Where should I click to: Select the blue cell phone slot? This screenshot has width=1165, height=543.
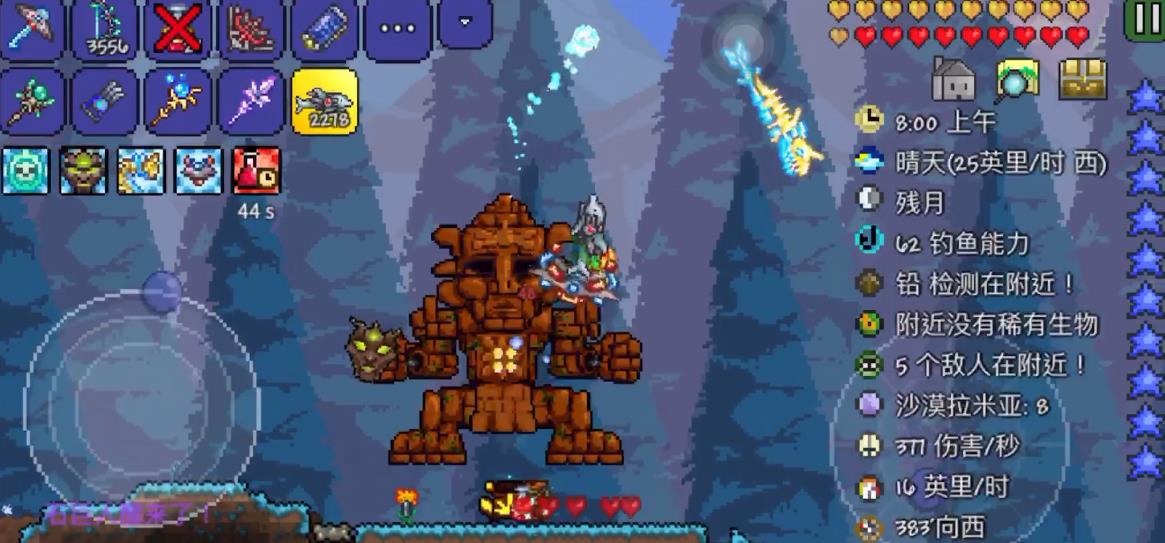[x=325, y=29]
